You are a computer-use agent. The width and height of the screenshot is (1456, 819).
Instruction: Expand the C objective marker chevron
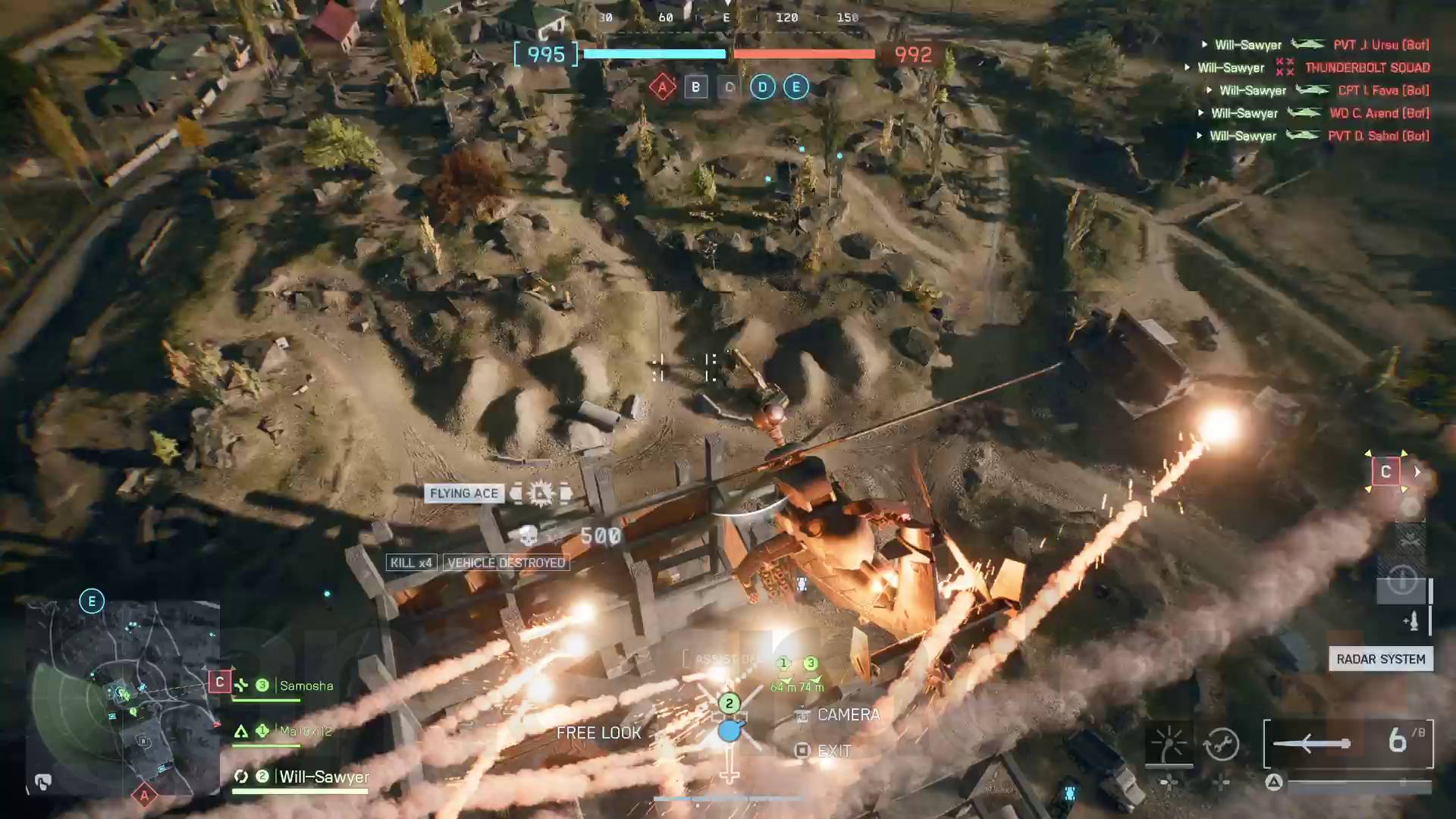pyautogui.click(x=1416, y=471)
